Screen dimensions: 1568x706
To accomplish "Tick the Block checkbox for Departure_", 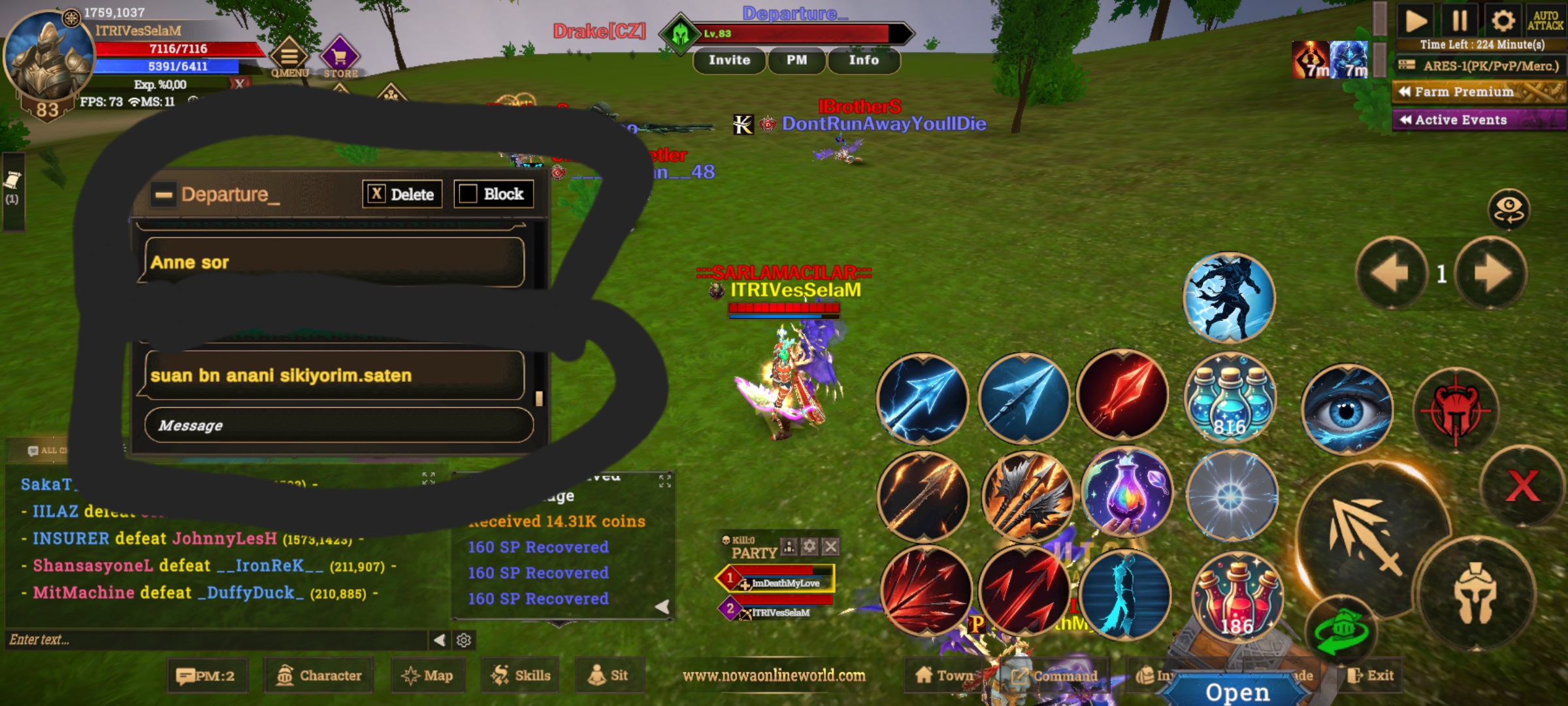I will [468, 194].
